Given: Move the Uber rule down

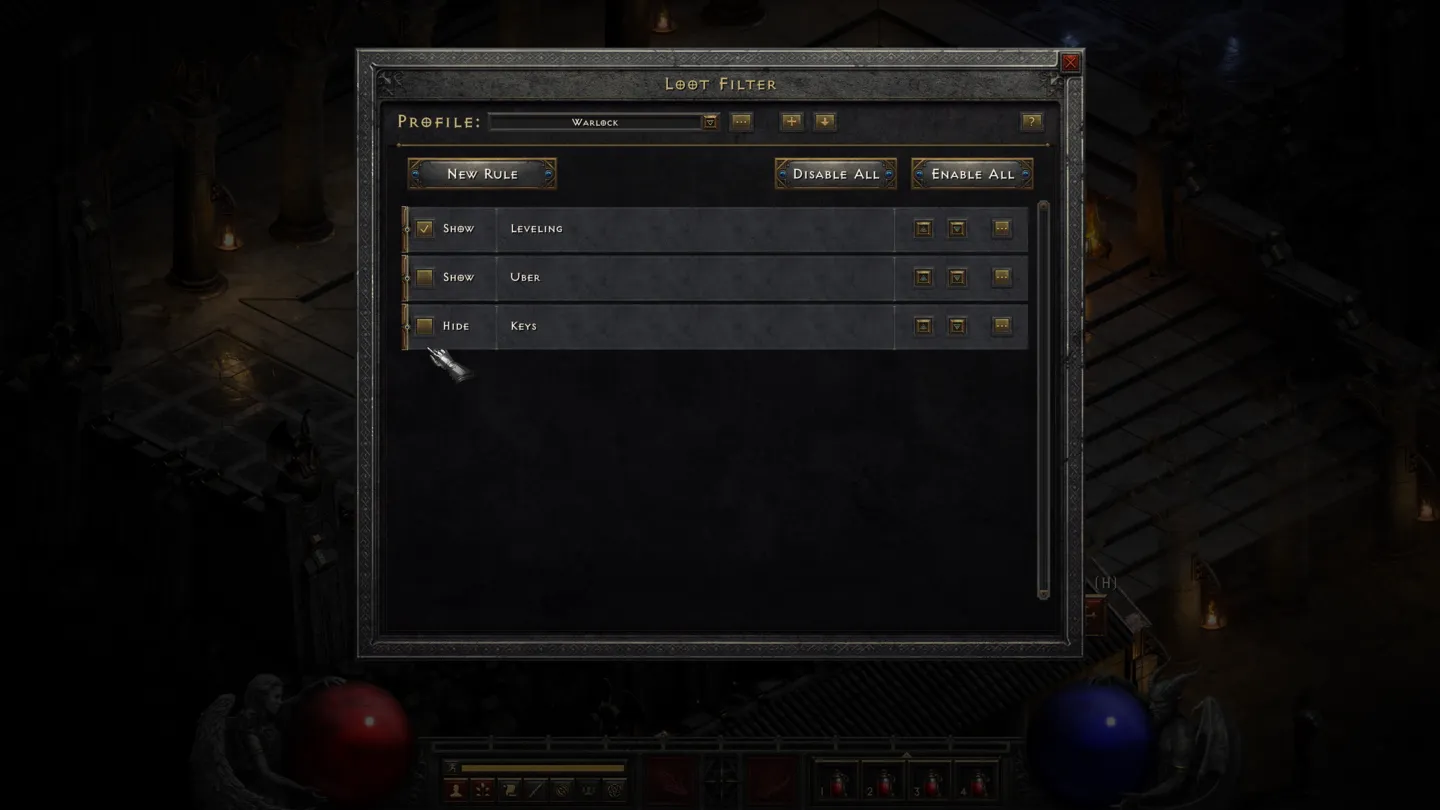Looking at the screenshot, I should pos(957,277).
